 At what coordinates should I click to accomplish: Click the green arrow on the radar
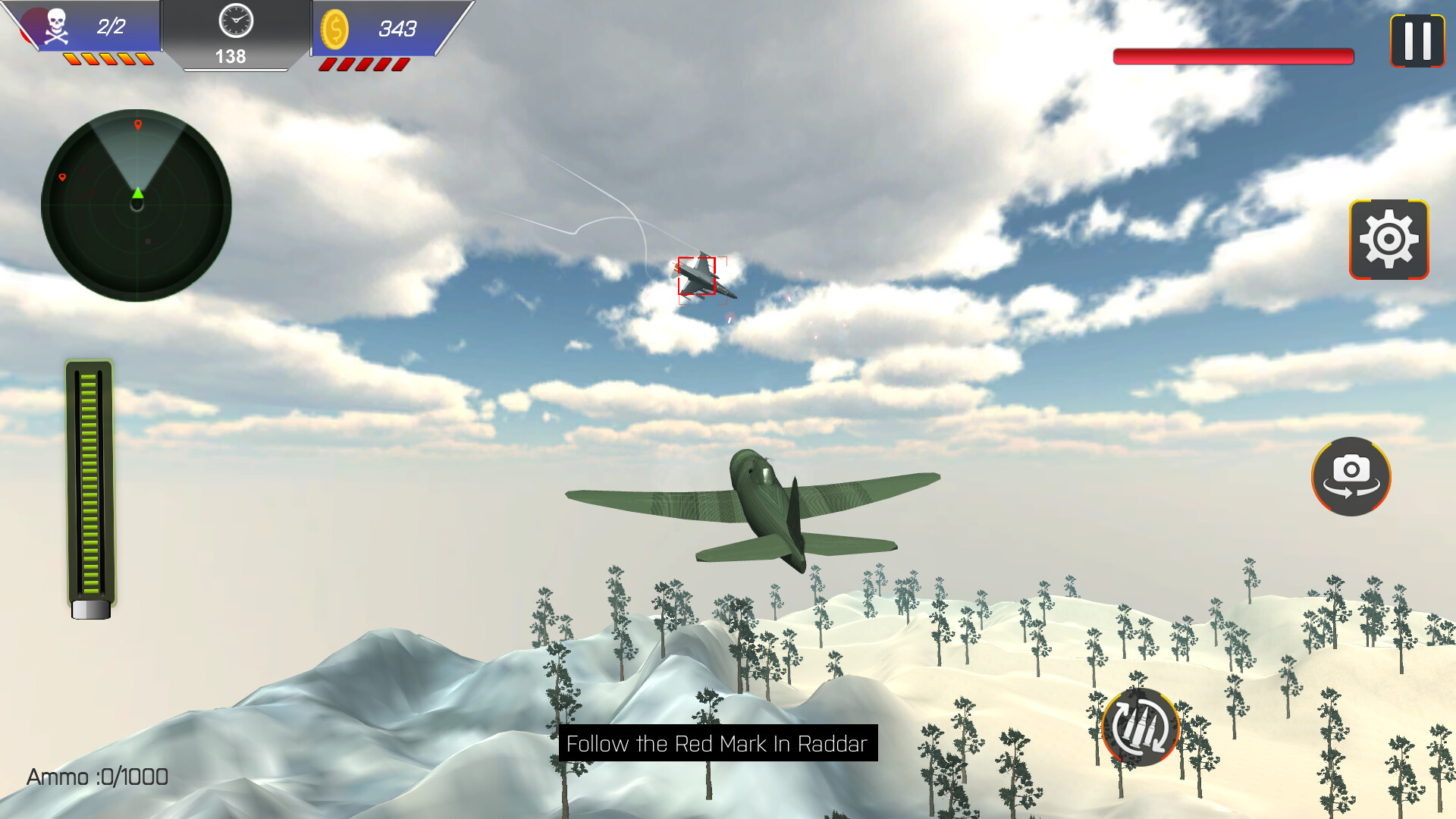click(x=137, y=193)
